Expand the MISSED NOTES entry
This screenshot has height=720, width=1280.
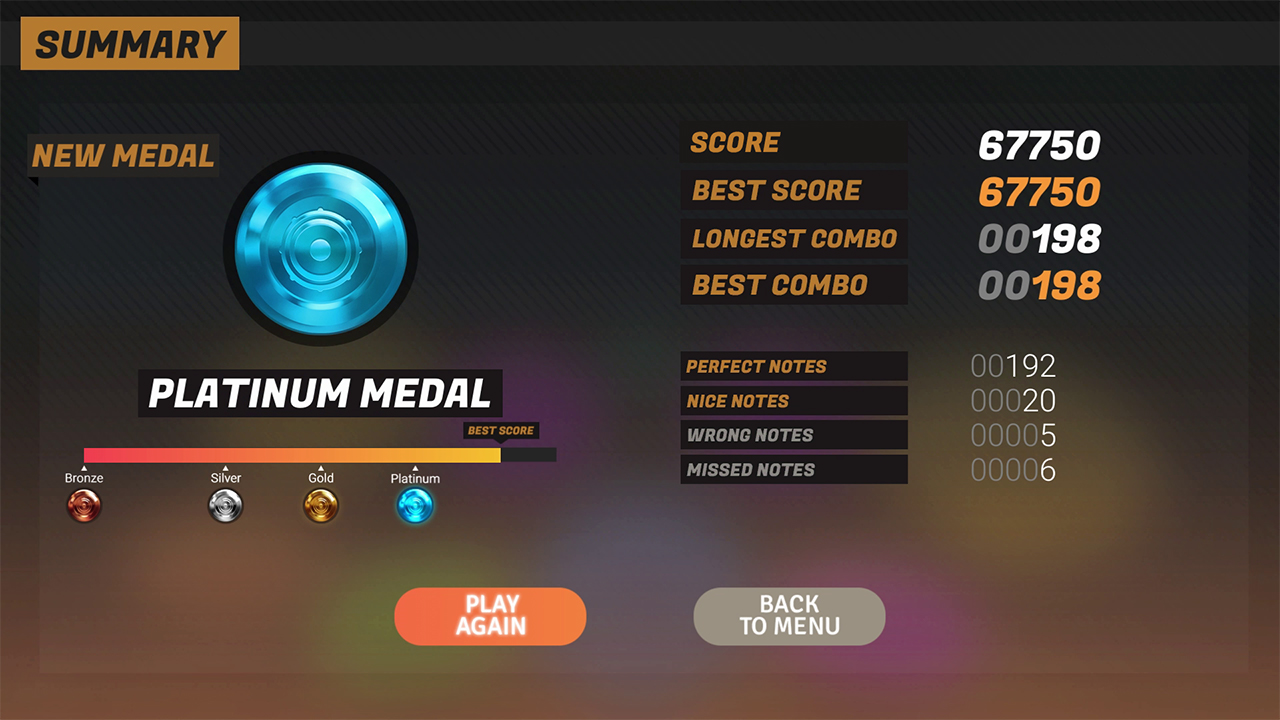pos(794,469)
